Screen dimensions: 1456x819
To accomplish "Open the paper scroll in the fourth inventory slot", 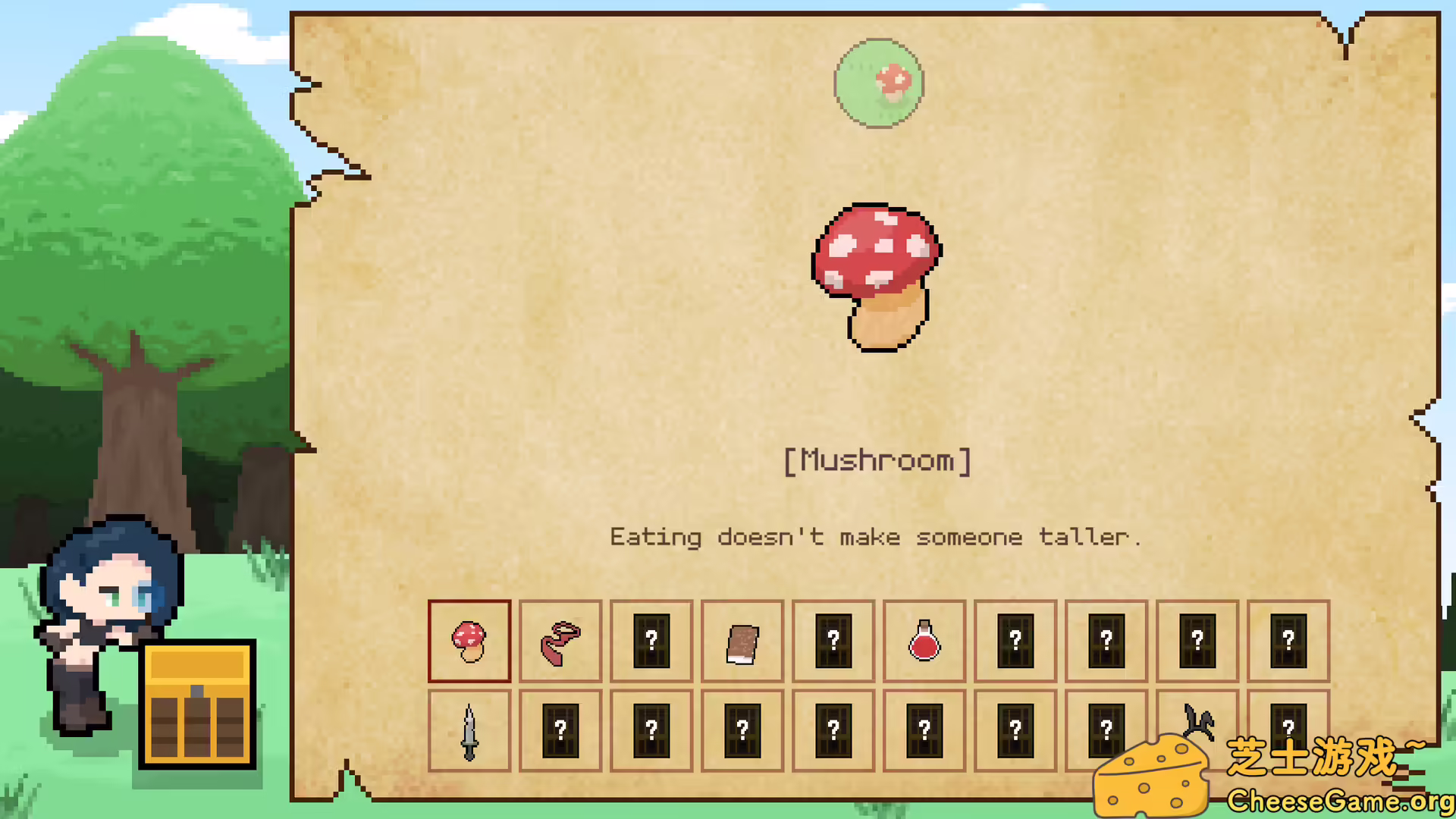I will (742, 641).
